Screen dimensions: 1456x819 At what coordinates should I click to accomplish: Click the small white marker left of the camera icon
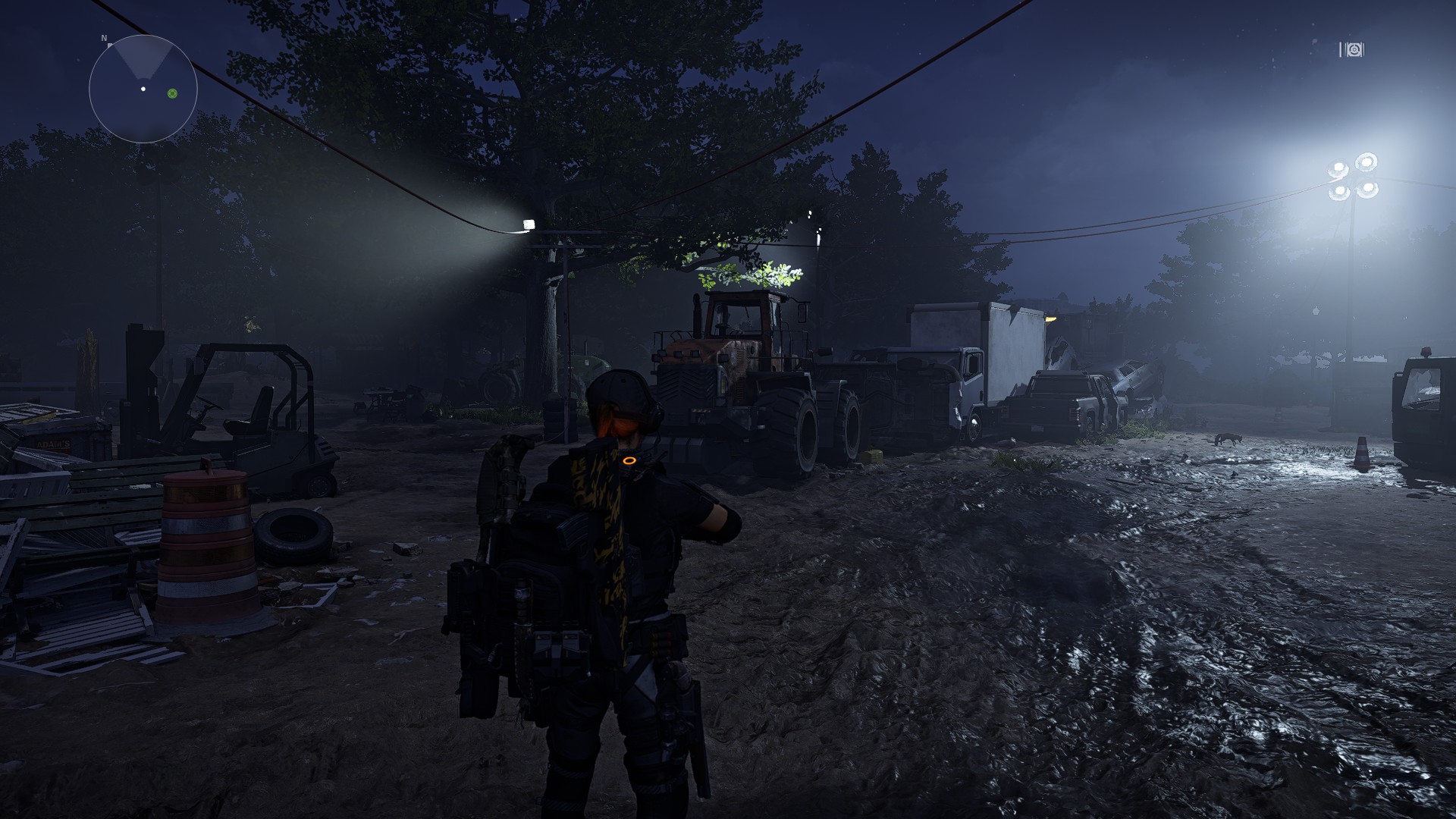pyautogui.click(x=1341, y=50)
